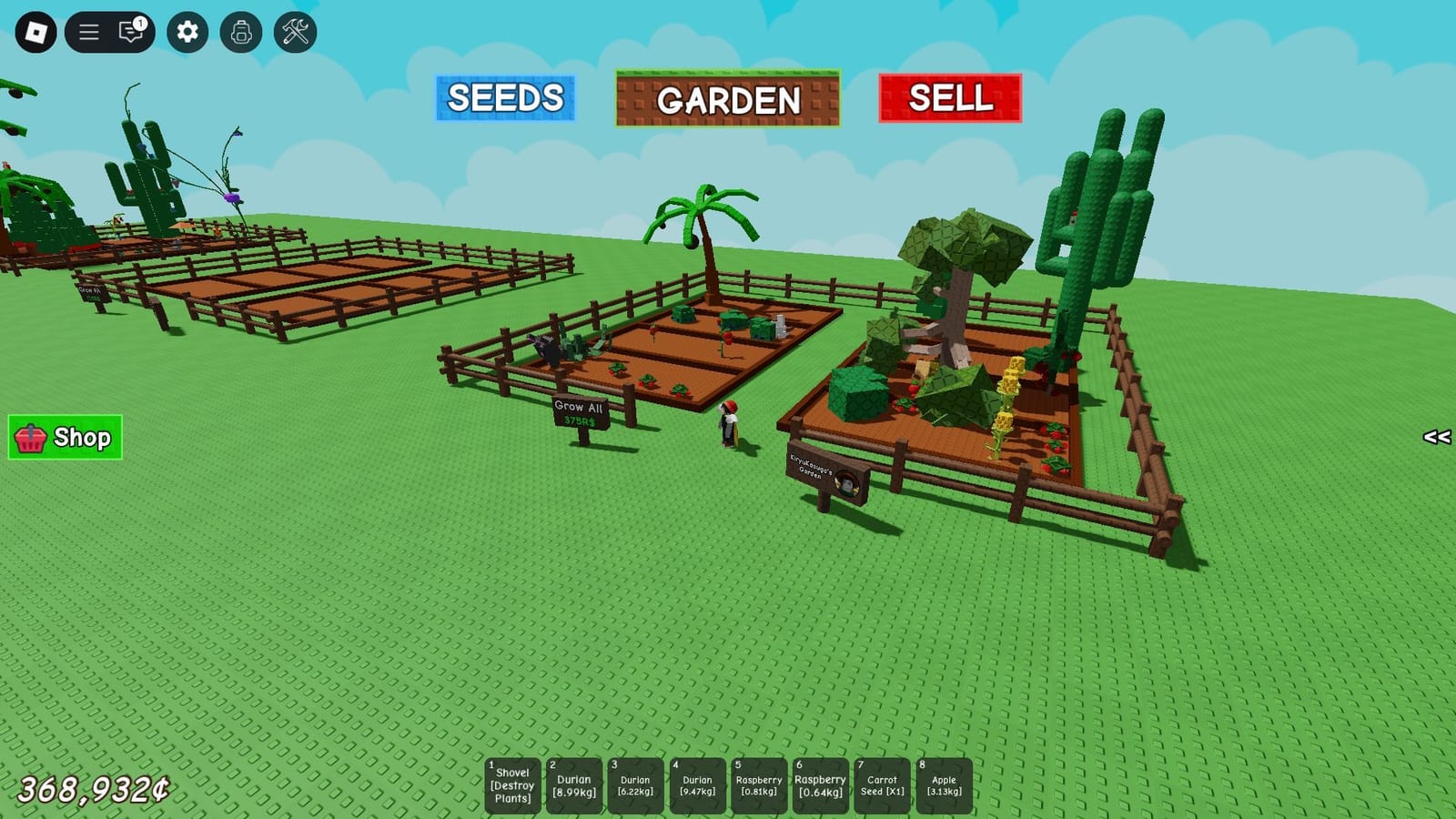1456x819 pixels.
Task: Open the settings gear icon
Action: [188, 30]
